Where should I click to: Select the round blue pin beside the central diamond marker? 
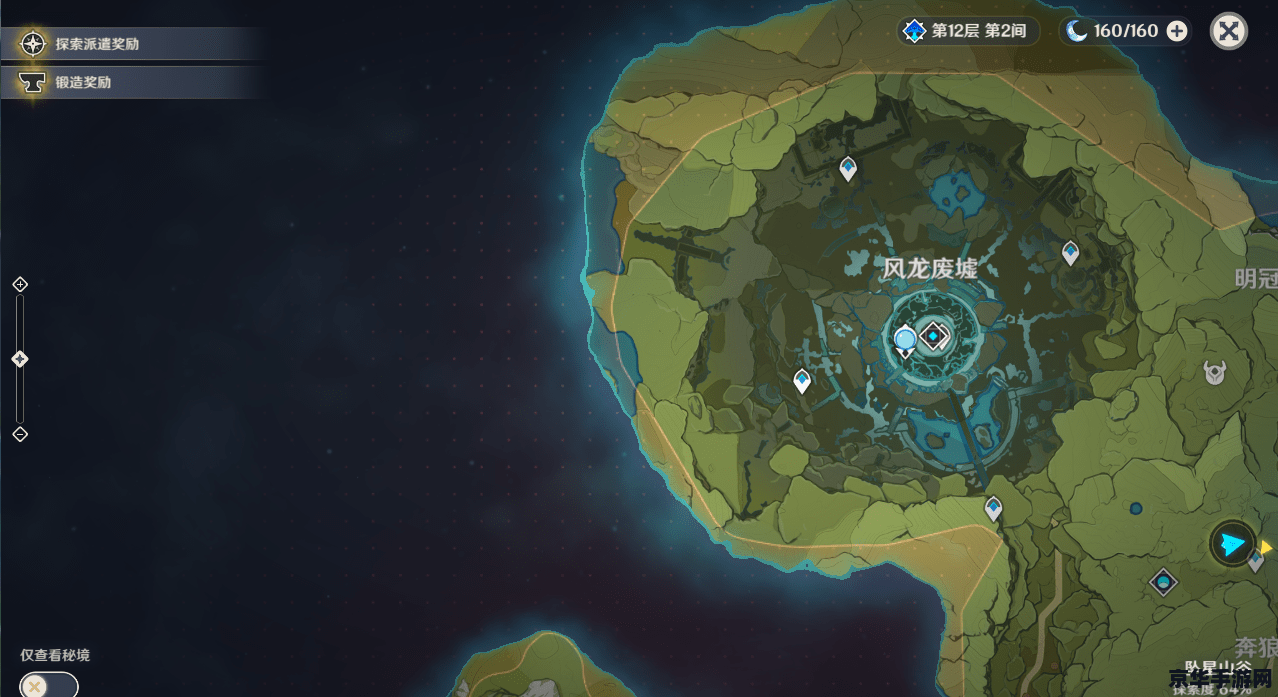click(x=906, y=341)
